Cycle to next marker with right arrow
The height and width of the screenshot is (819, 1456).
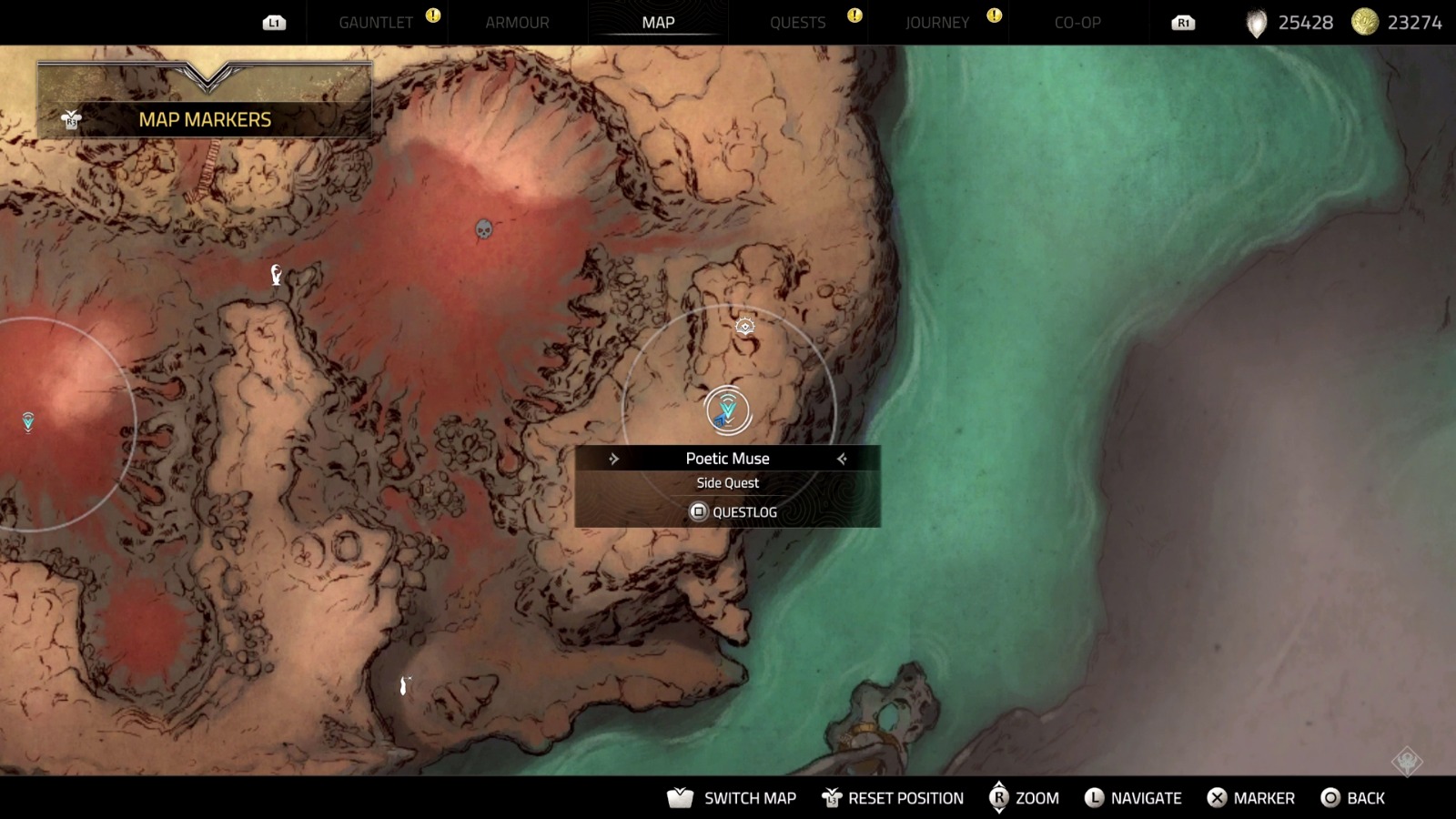(842, 459)
